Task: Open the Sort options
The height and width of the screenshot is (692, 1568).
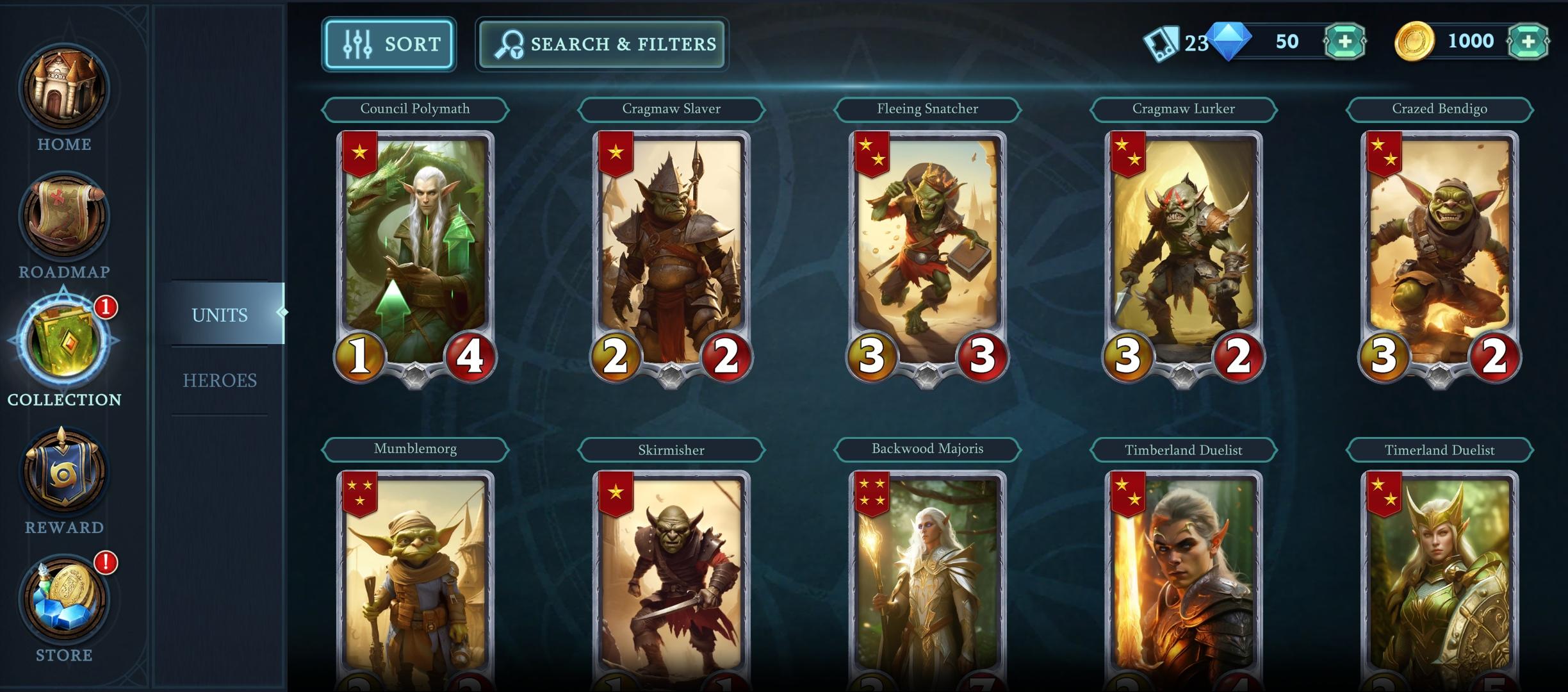Action: coord(389,44)
